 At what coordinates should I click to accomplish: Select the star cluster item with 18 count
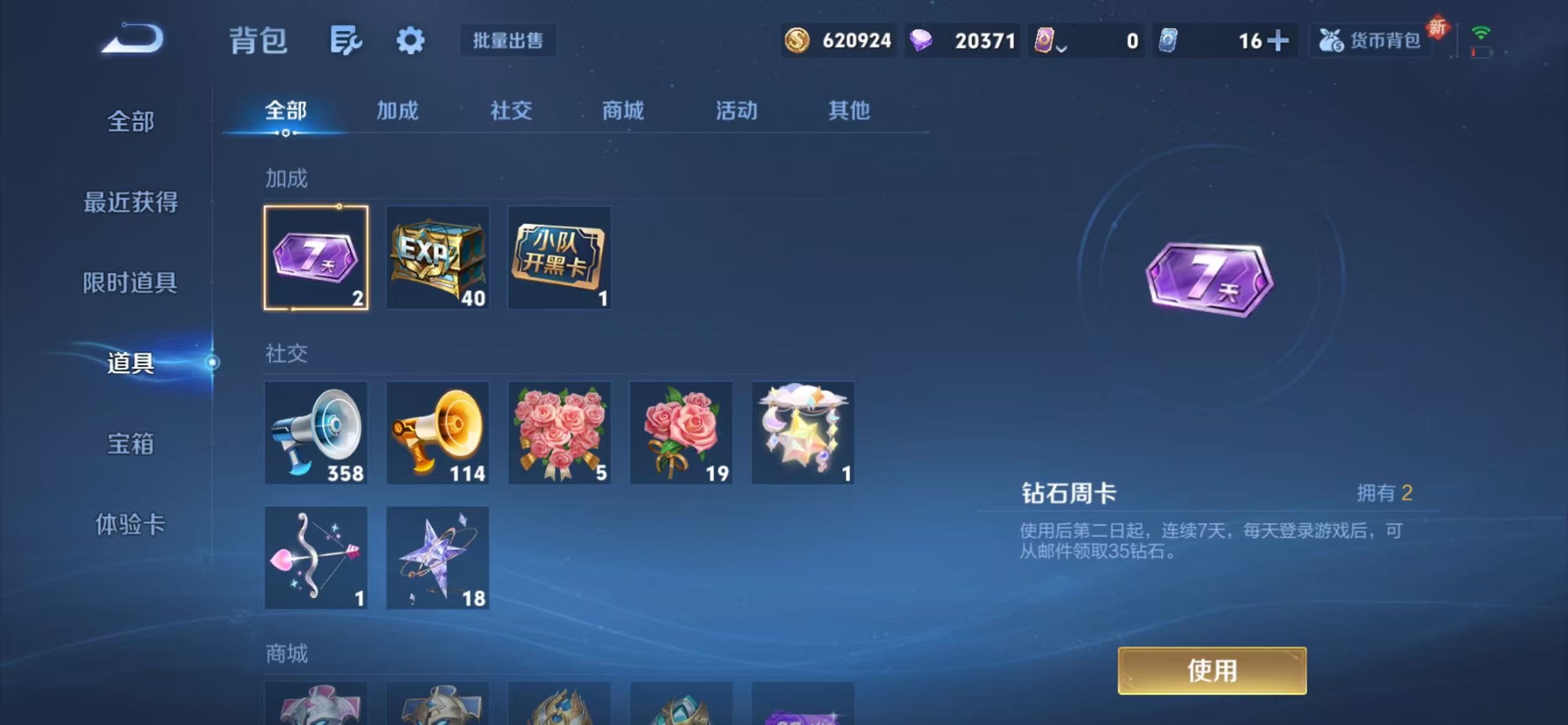click(x=437, y=557)
